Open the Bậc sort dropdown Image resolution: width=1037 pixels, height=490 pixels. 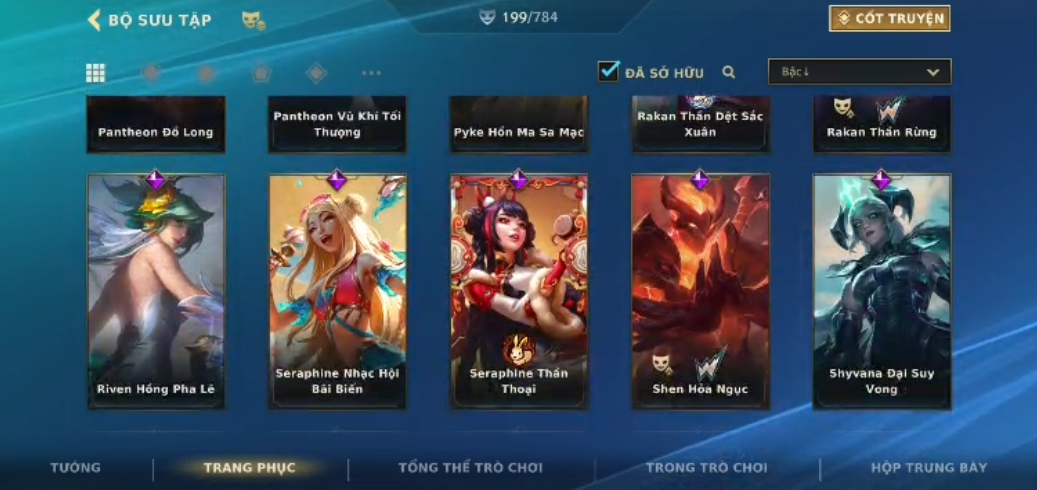pos(859,72)
